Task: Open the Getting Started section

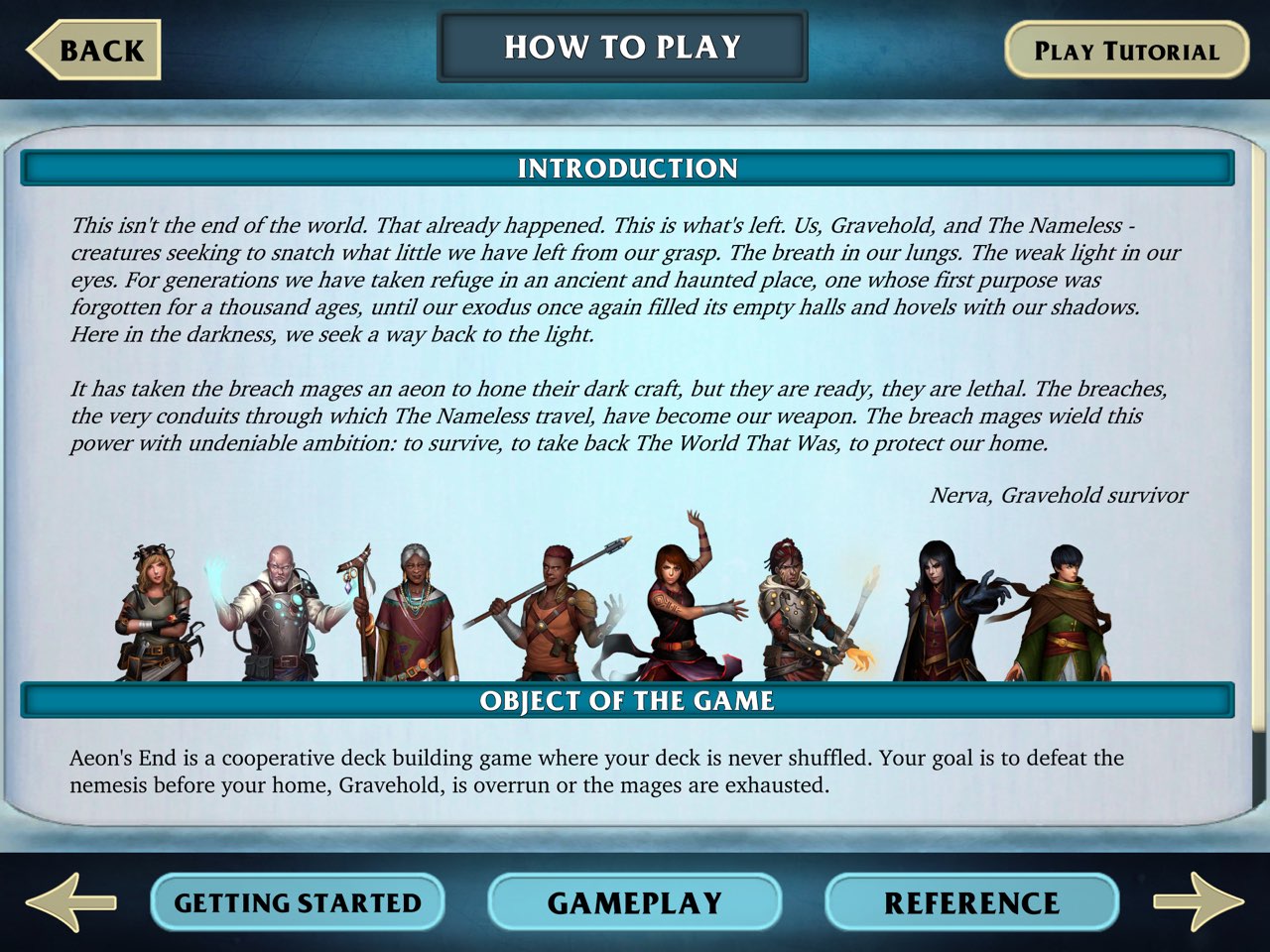Action: (298, 902)
